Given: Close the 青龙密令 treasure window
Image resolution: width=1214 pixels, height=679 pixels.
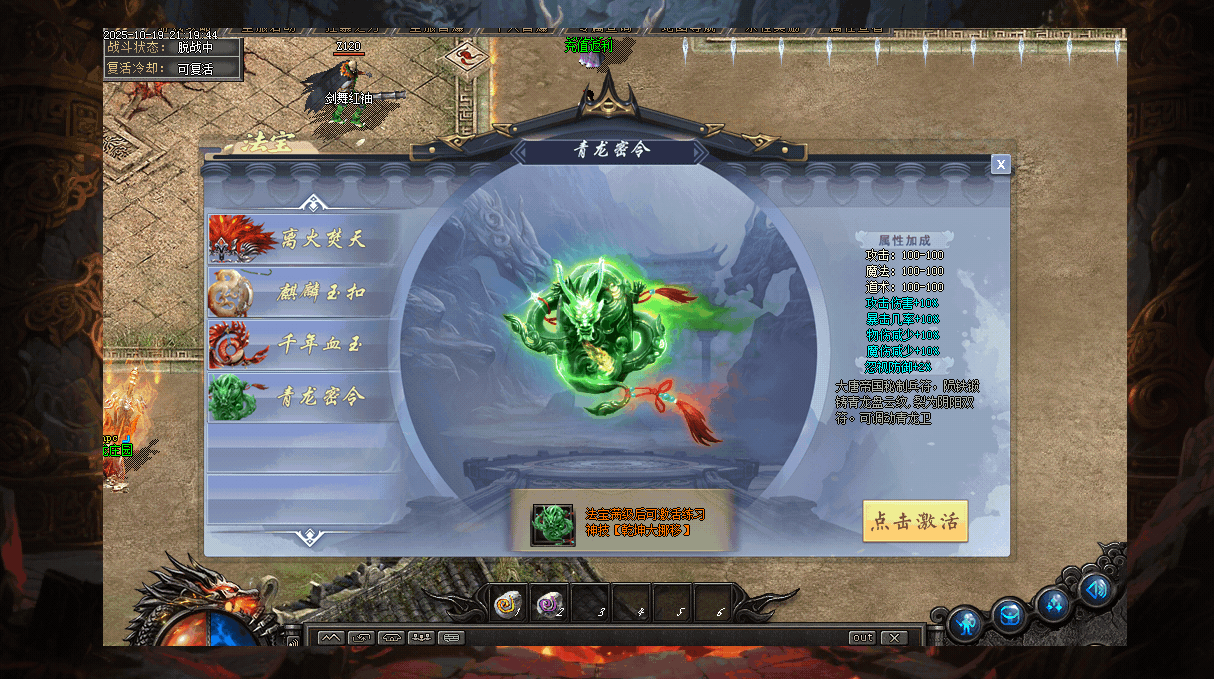Looking at the screenshot, I should coord(1000,165).
